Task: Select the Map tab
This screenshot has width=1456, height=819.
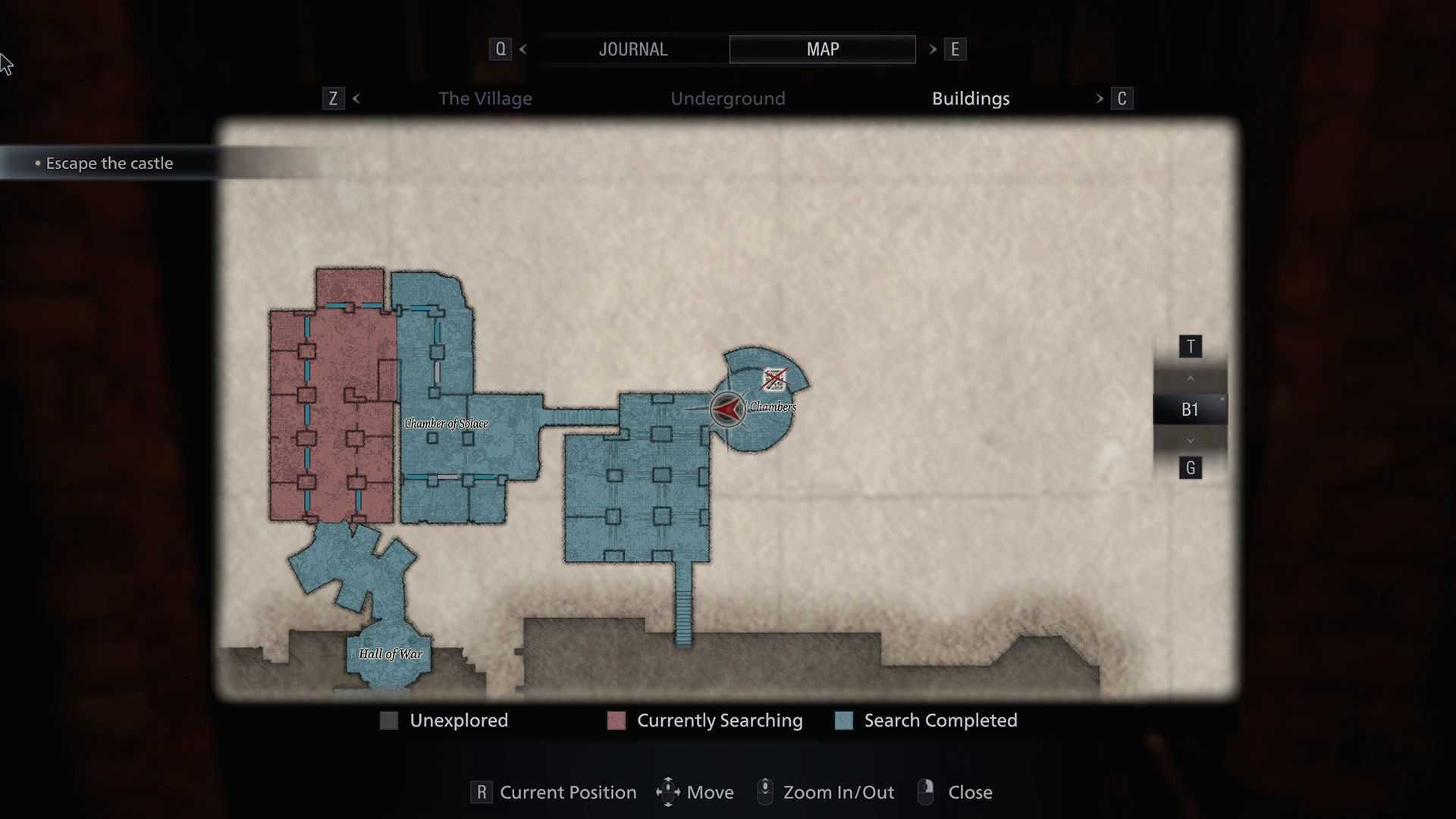Action: point(822,49)
